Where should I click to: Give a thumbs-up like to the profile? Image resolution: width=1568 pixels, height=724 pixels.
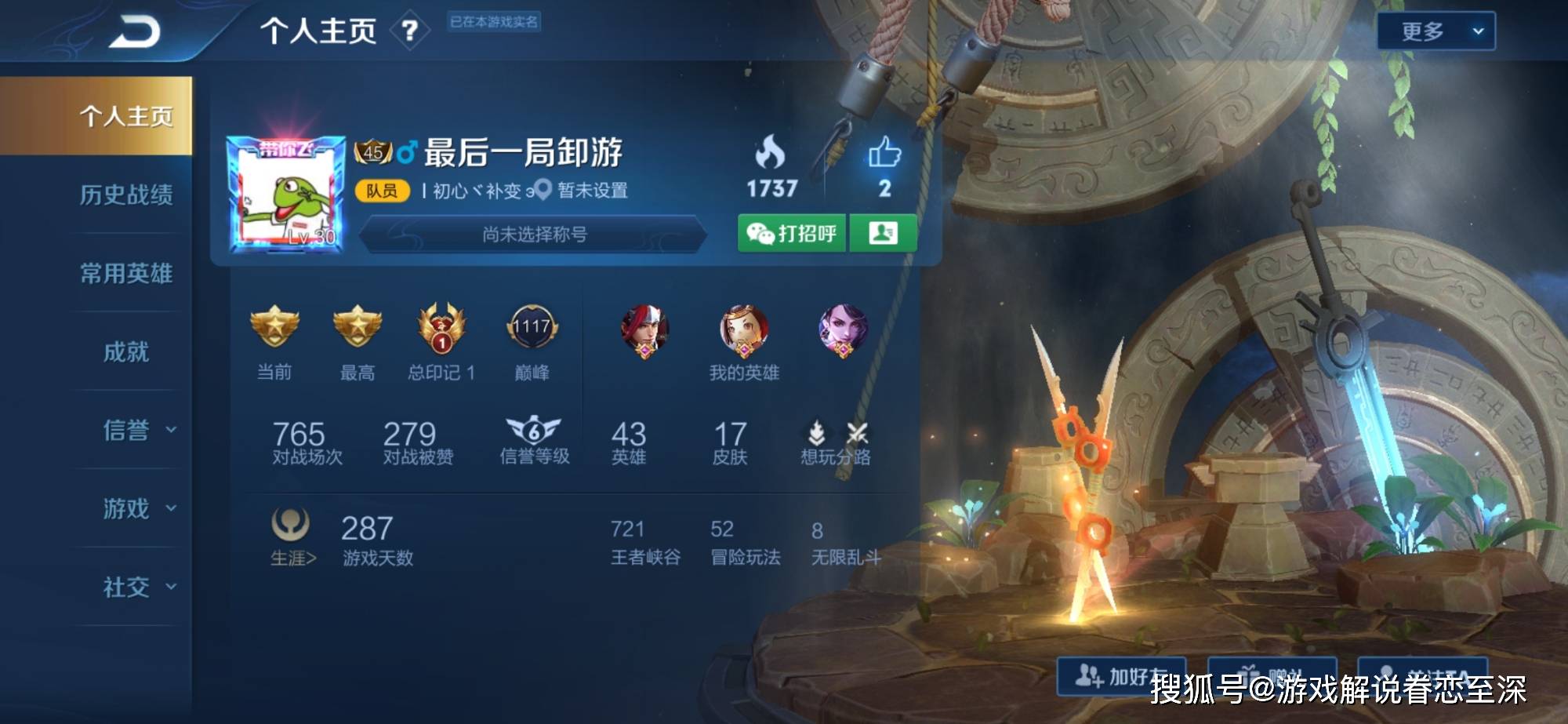[x=884, y=154]
